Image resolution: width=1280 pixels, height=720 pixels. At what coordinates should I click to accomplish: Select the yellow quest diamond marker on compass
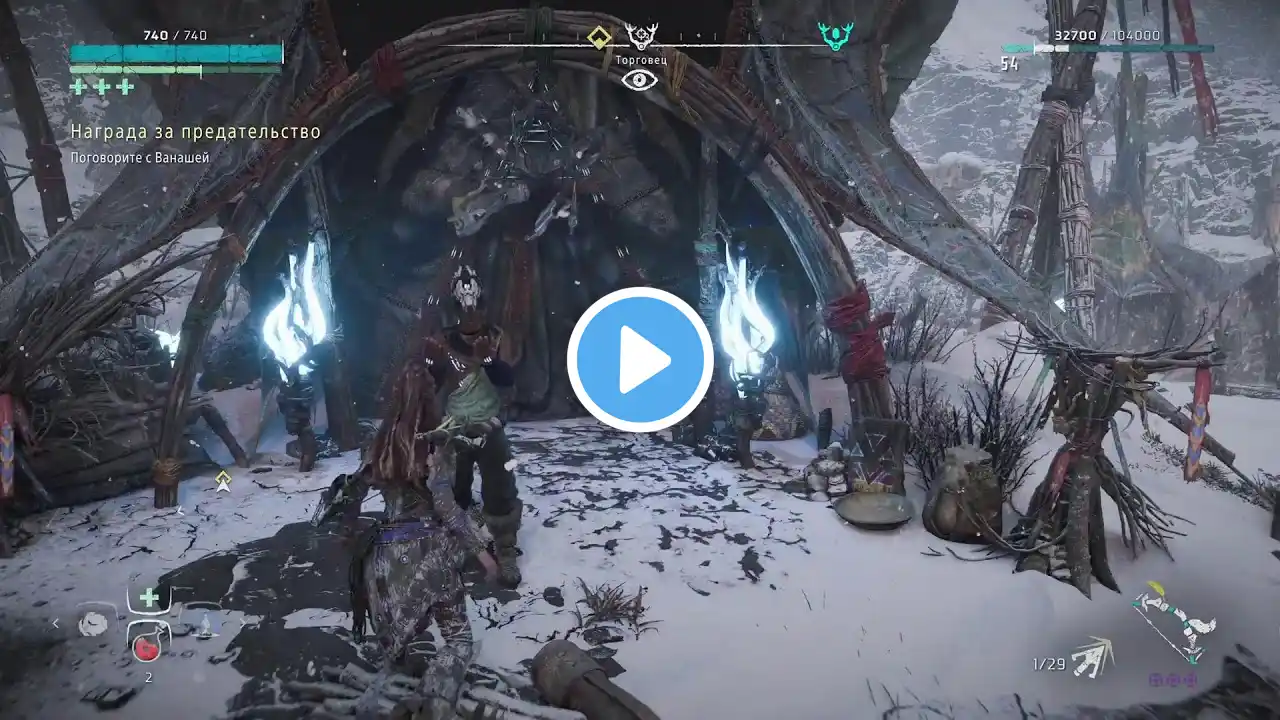(x=599, y=38)
